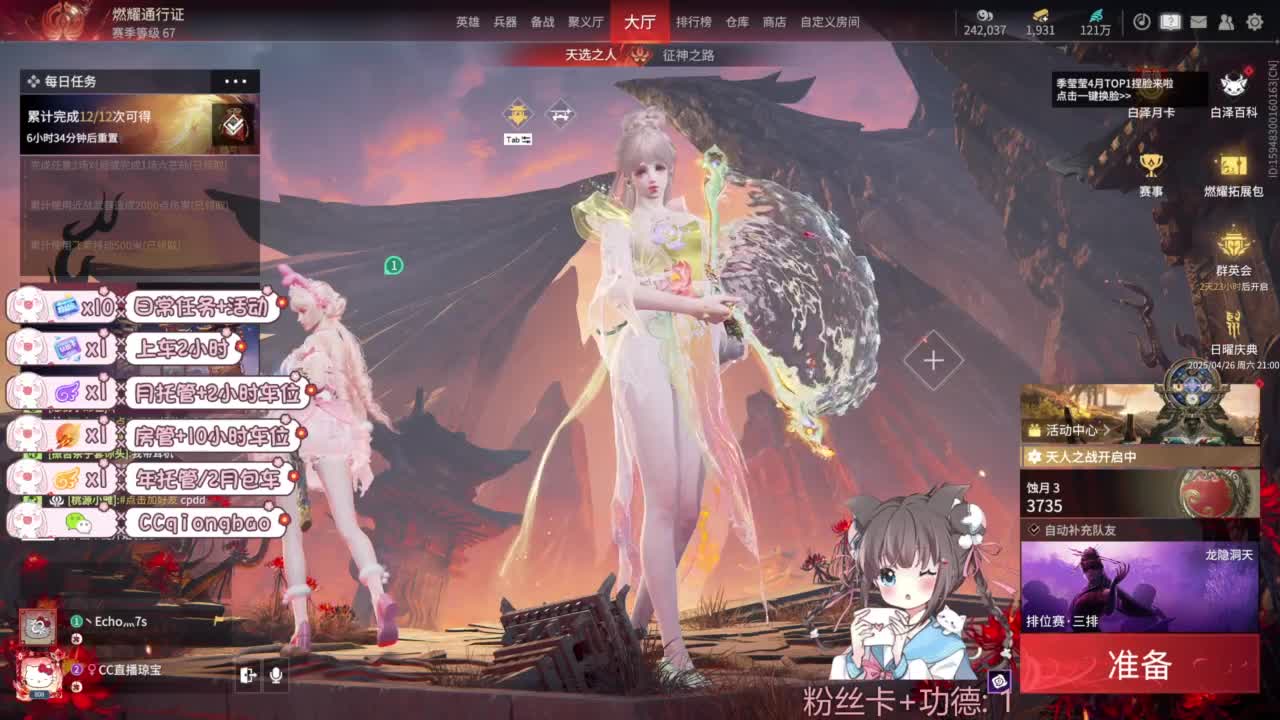This screenshot has width=1280, height=720.
Task: Open the friends list icon
Action: (1227, 19)
